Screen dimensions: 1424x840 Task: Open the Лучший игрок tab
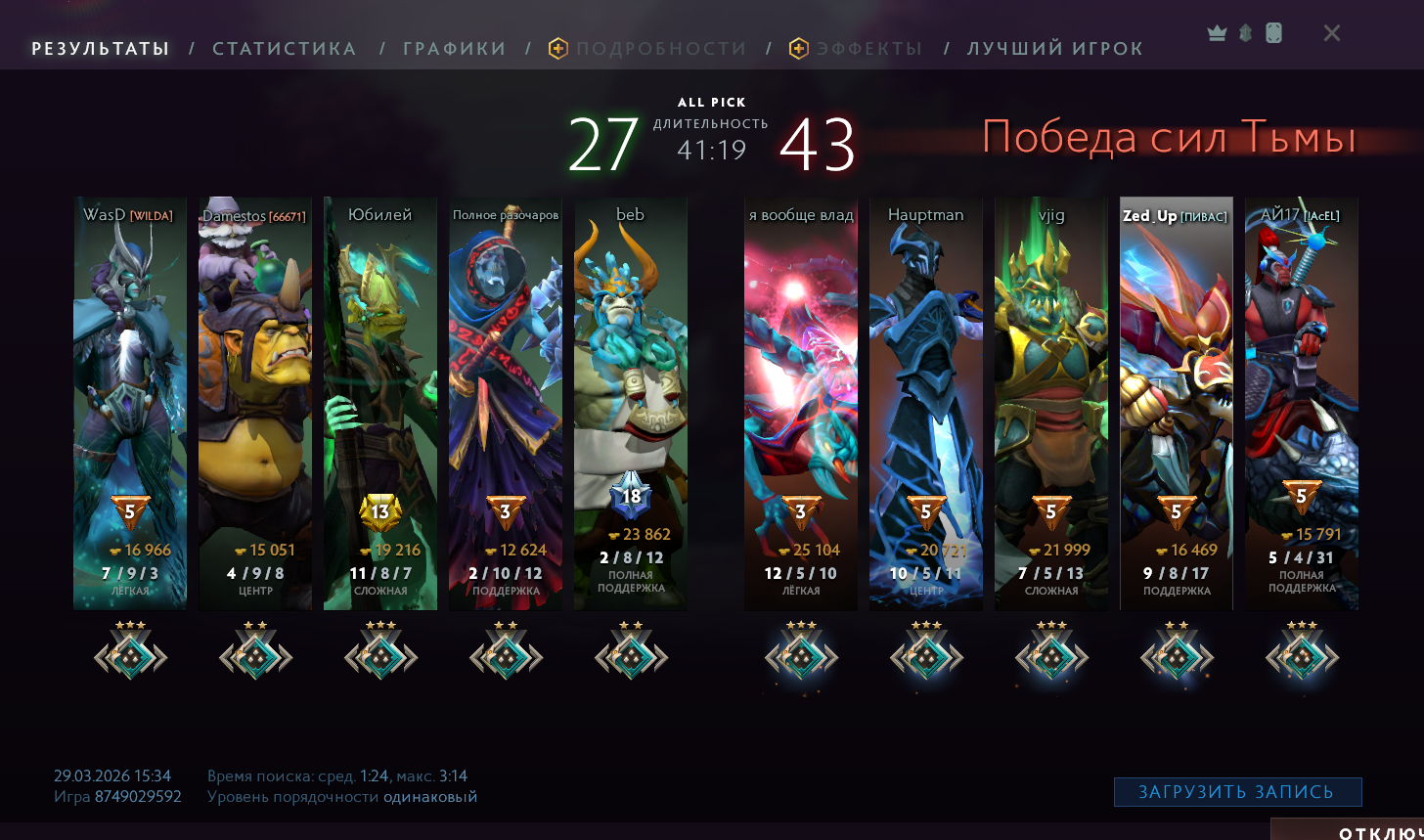[x=1054, y=49]
